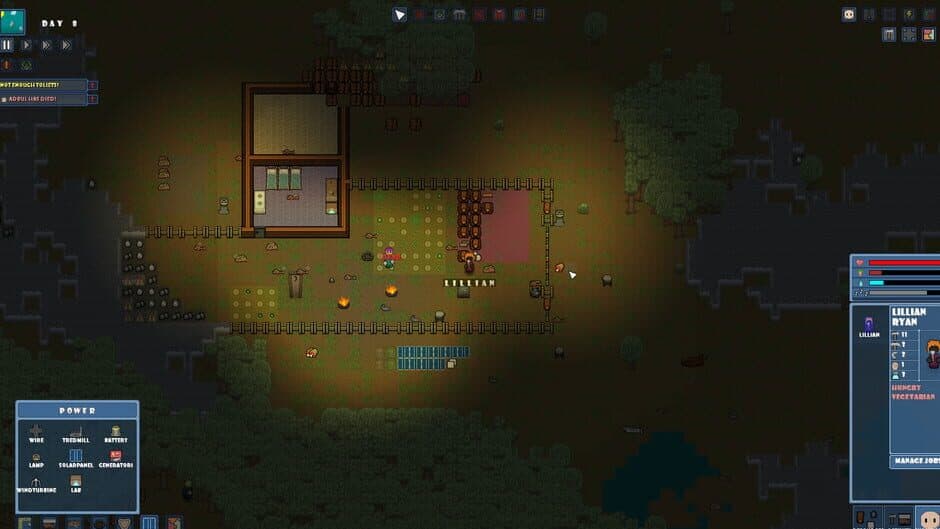This screenshot has width=940, height=529.
Task: Select Treadmill in the Power panel
Action: point(76,432)
